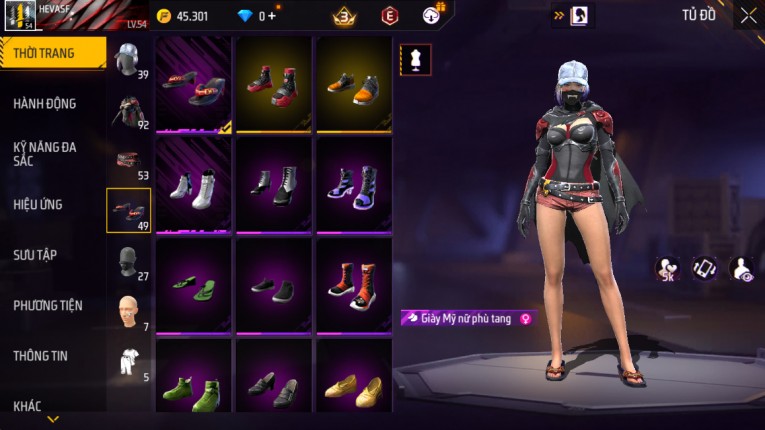
Task: Pick the gold flat shoes
Action: 353,387
